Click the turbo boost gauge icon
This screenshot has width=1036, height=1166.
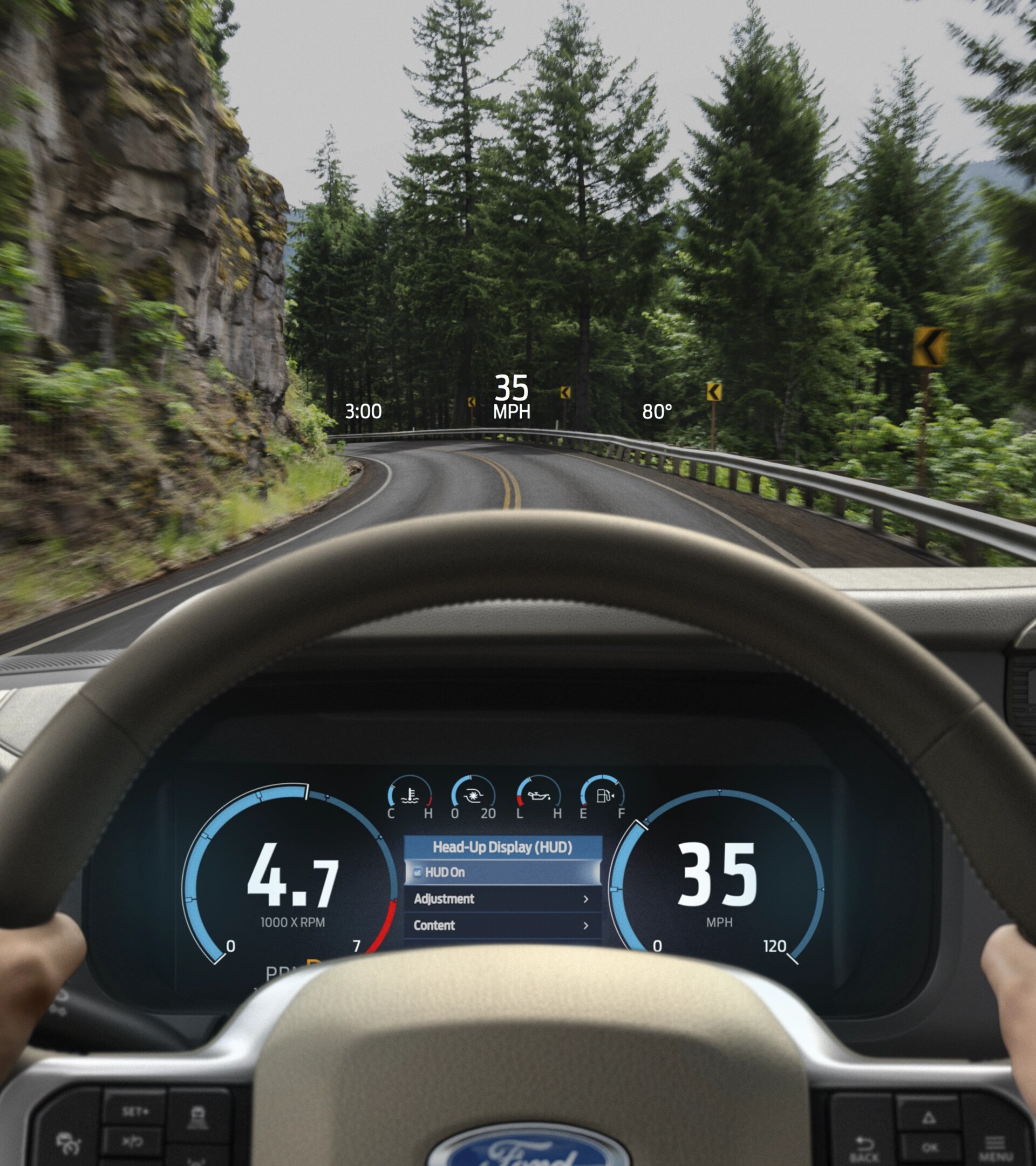click(x=474, y=796)
